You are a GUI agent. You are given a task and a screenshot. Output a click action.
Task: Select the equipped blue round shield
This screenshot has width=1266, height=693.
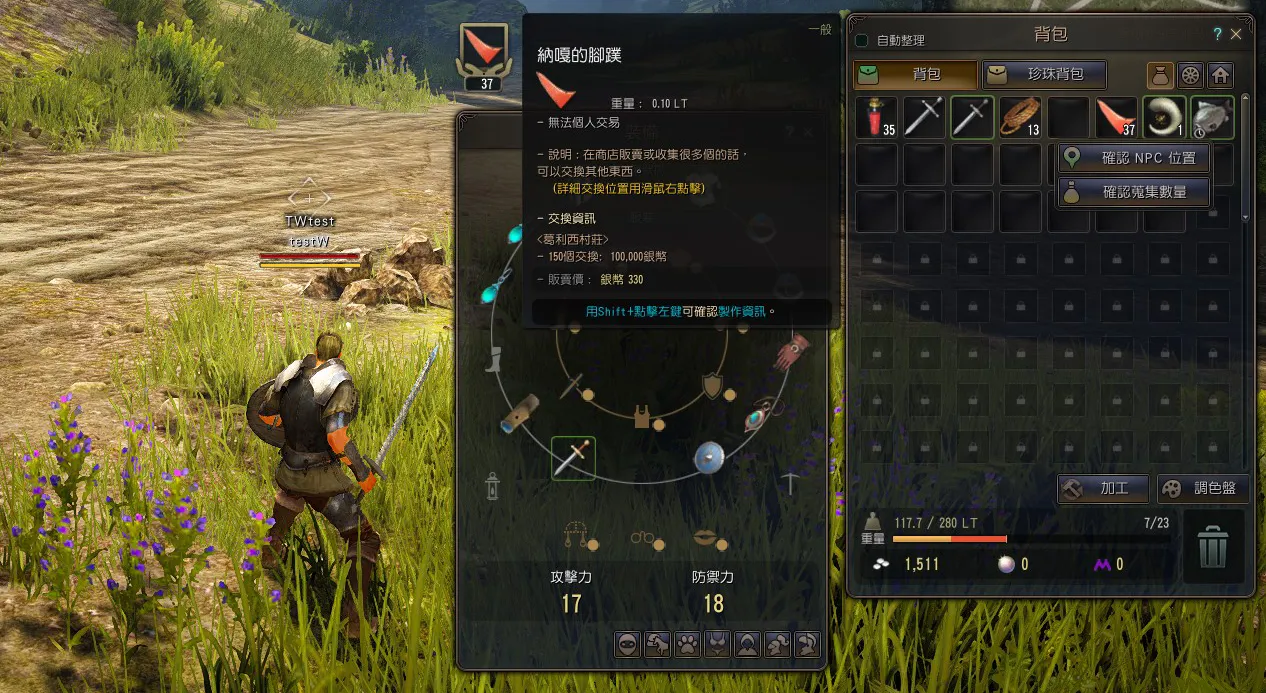click(709, 457)
